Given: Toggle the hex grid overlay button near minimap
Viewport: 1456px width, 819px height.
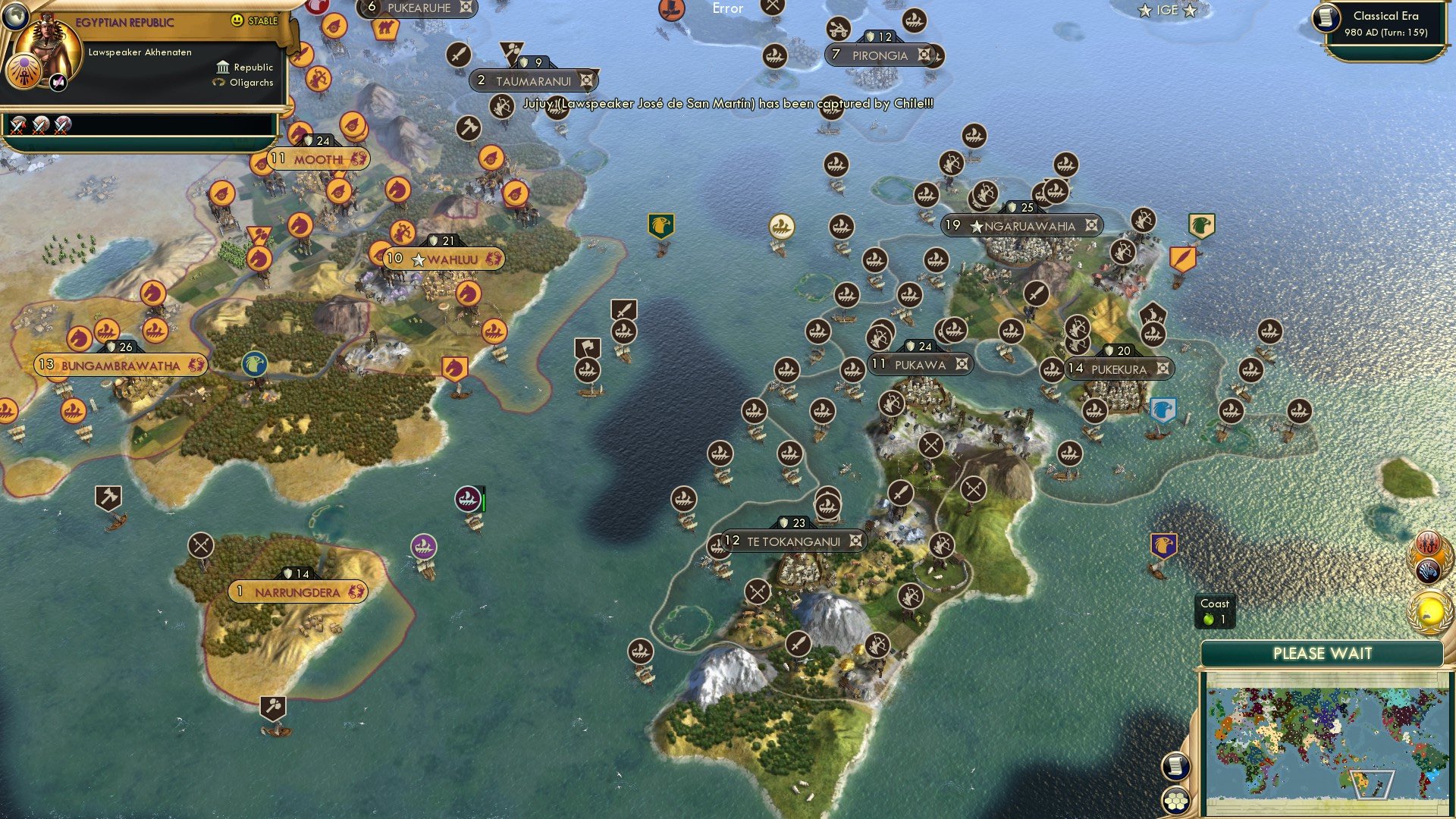Looking at the screenshot, I should pyautogui.click(x=1176, y=801).
